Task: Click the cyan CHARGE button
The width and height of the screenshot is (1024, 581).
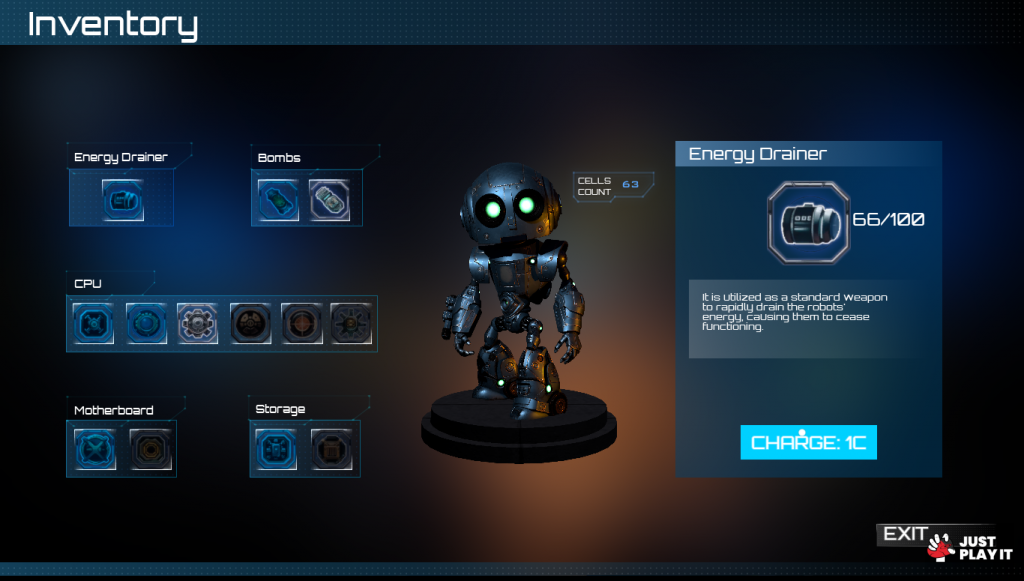Action: tap(808, 442)
